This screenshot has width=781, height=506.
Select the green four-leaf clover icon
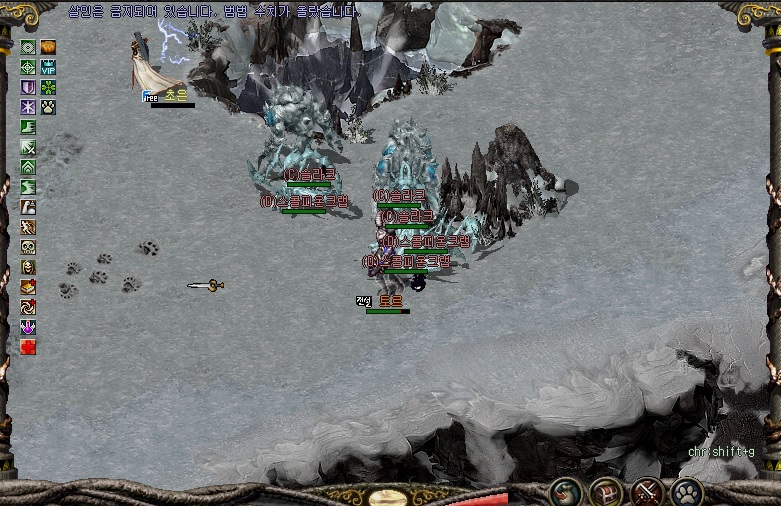tap(48, 87)
